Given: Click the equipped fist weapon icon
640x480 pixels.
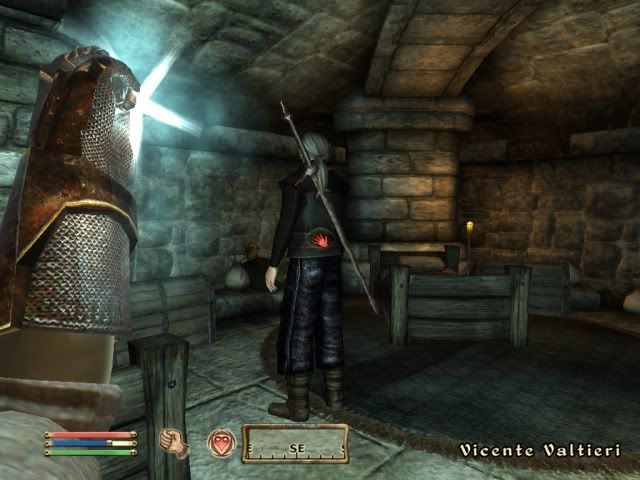Looking at the screenshot, I should pos(175,442).
